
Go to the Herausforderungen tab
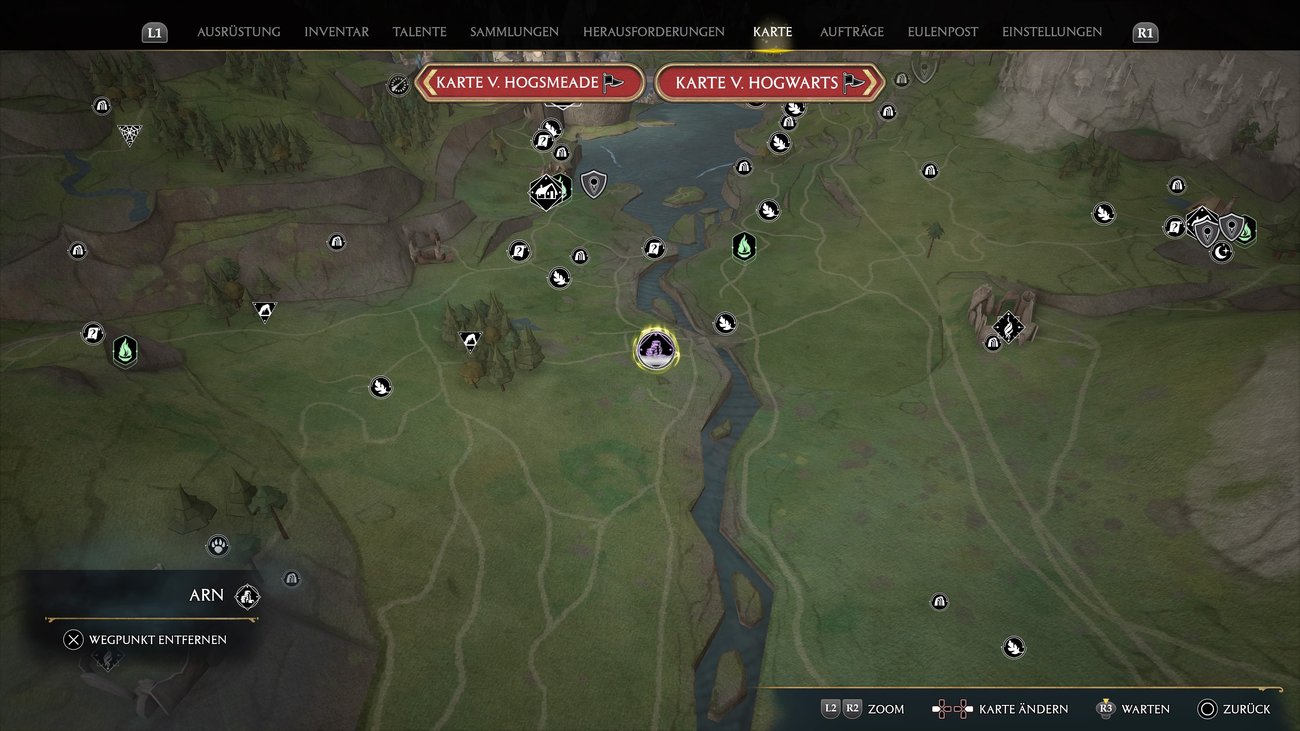[653, 32]
